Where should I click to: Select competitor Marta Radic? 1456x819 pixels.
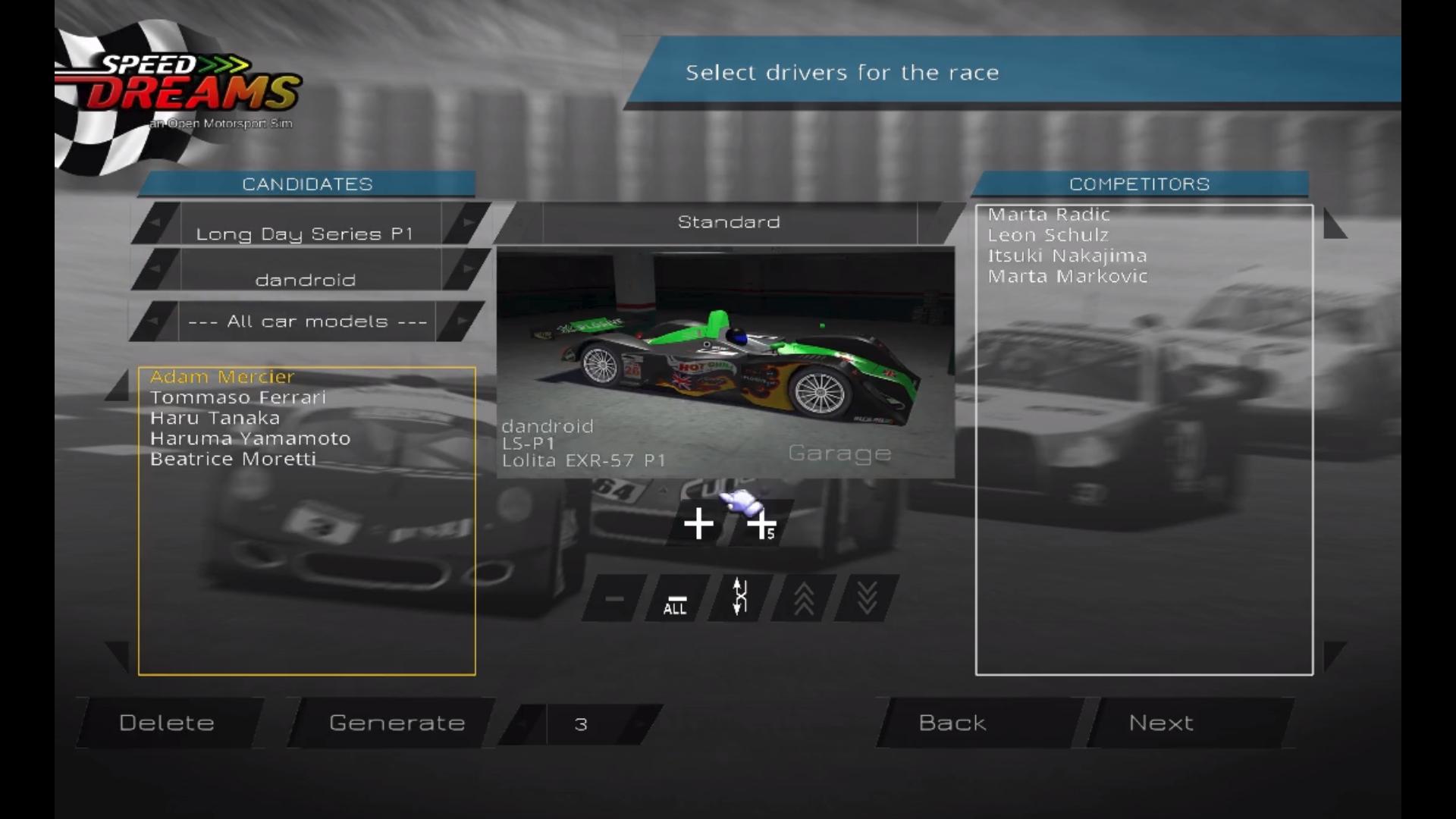point(1049,215)
